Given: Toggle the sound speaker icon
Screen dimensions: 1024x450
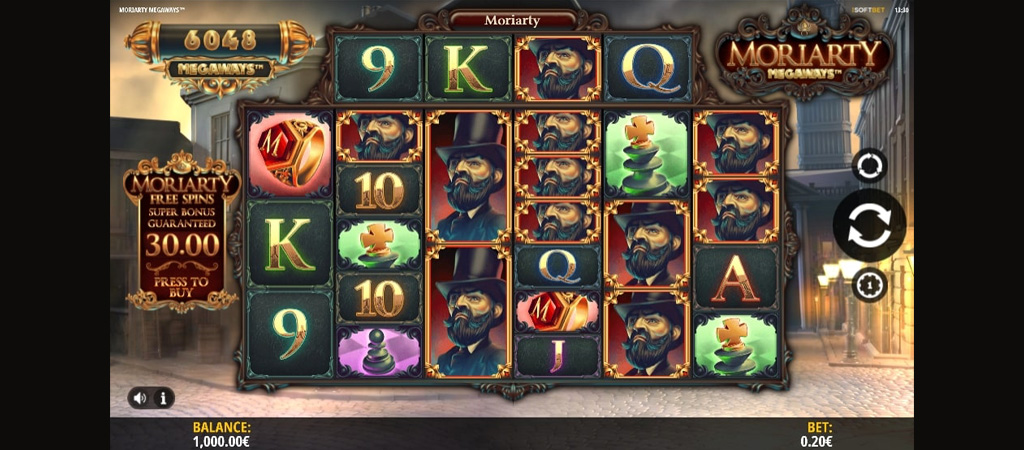Looking at the screenshot, I should pyautogui.click(x=139, y=398).
